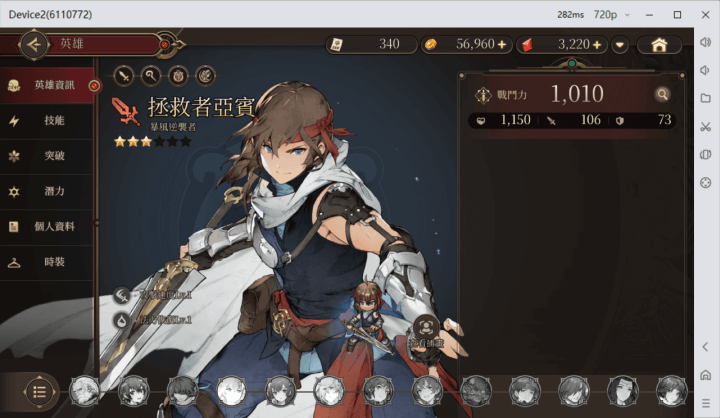The image size is (720, 418).
Task: Close the emulator window
Action: click(706, 14)
